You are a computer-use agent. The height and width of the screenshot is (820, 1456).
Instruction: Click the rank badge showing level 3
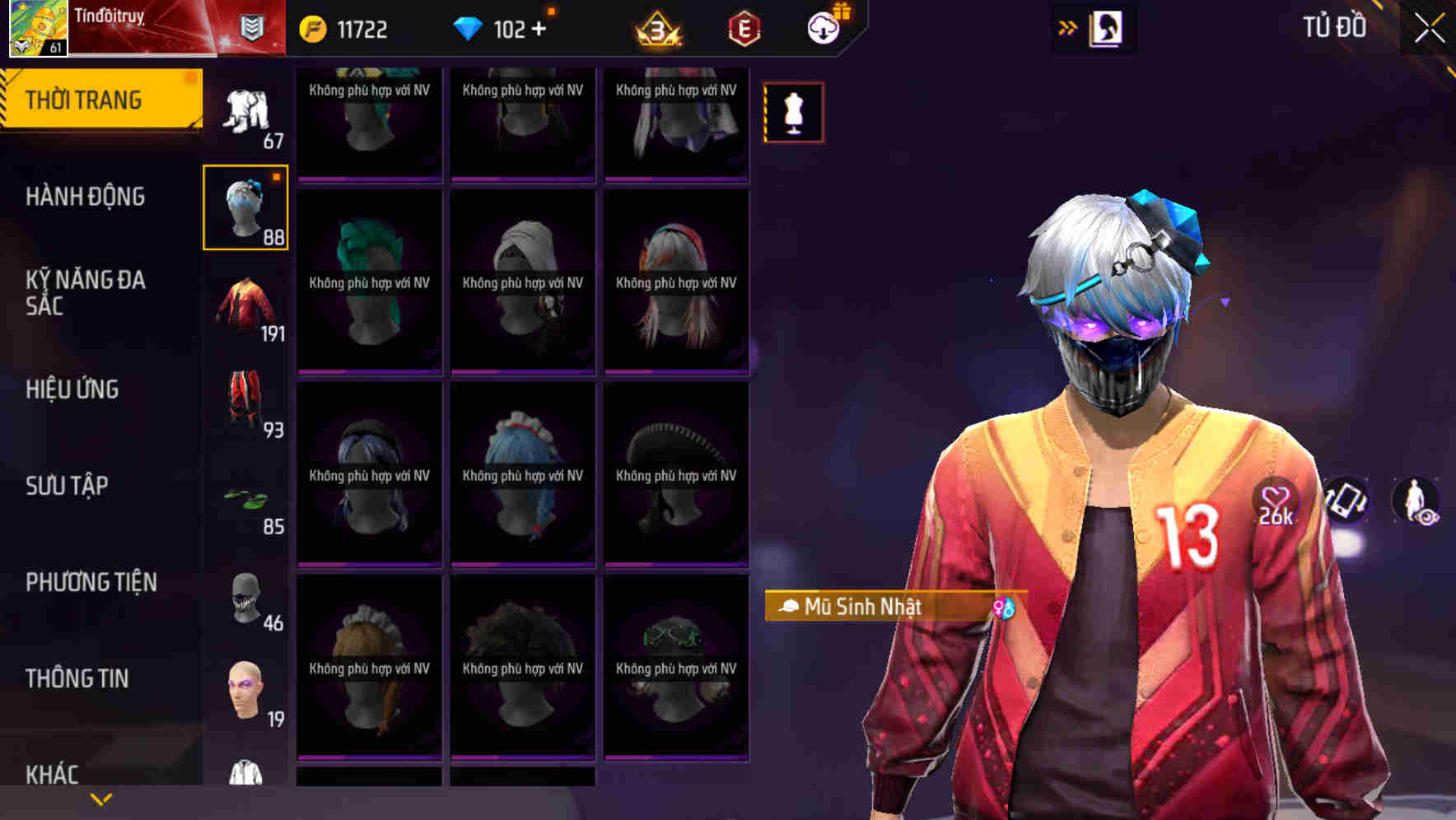659,30
